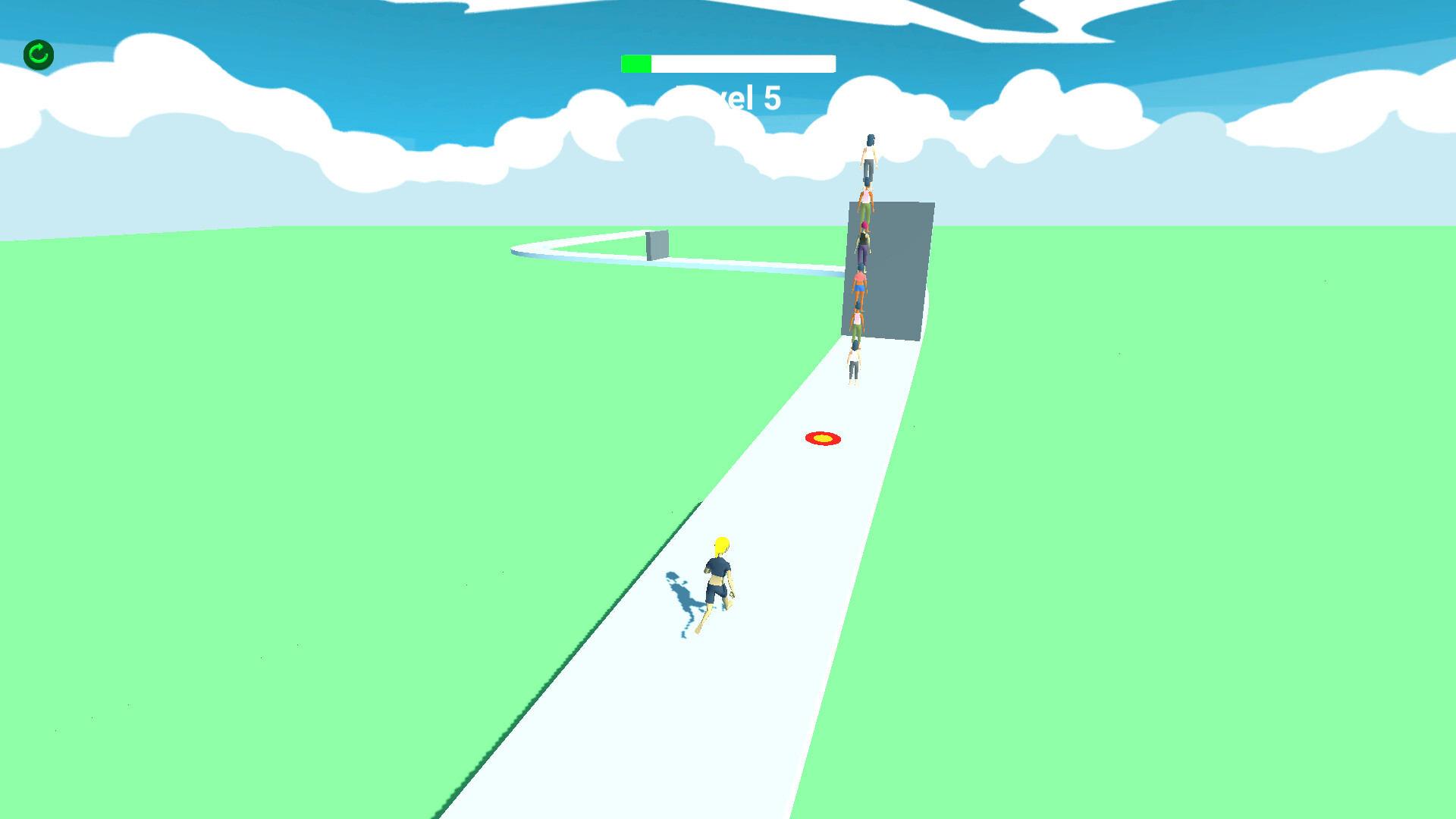The height and width of the screenshot is (819, 1456).
Task: Click the green level progress bar
Action: [637, 64]
